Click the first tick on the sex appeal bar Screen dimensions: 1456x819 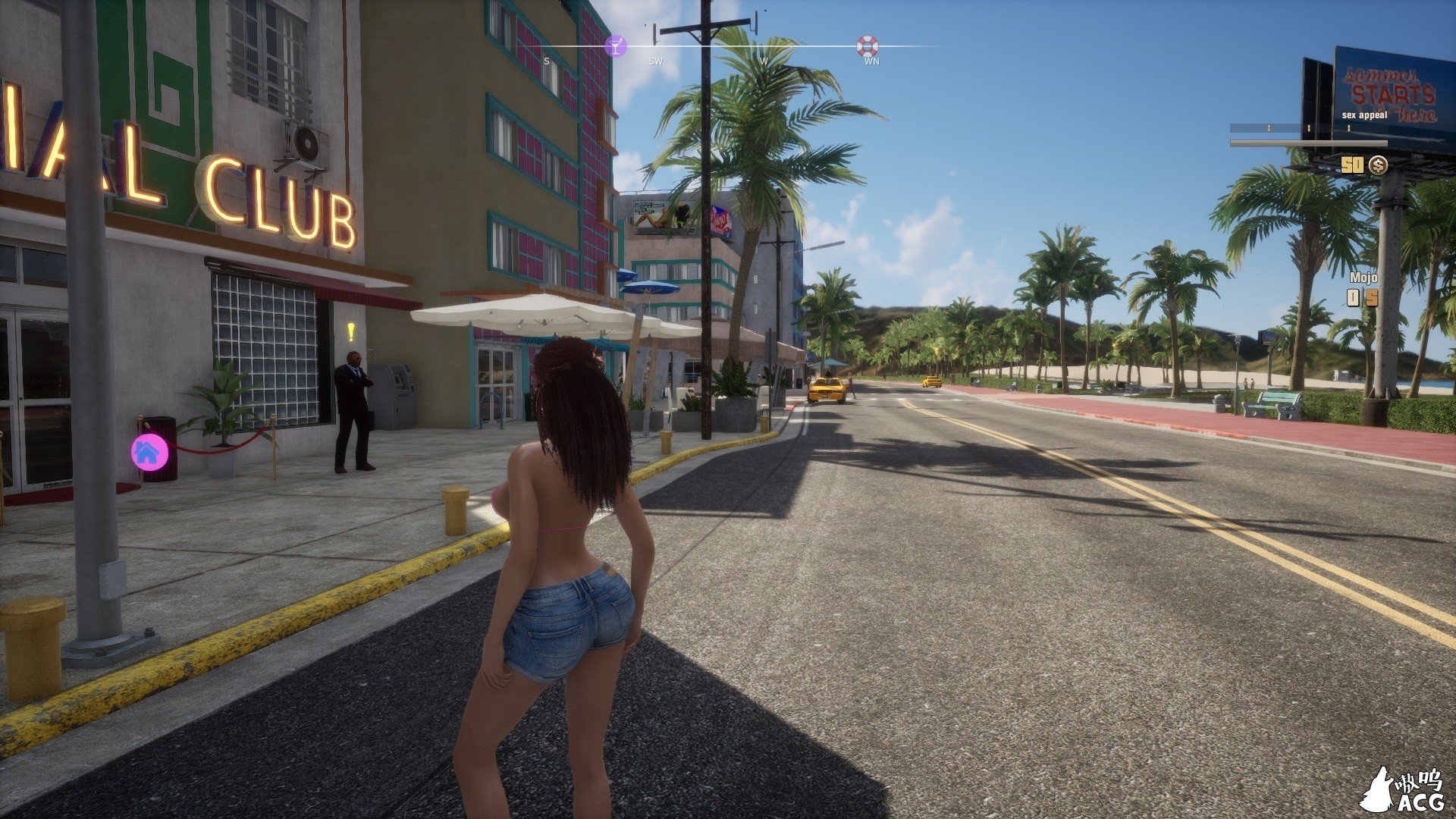point(1269,127)
